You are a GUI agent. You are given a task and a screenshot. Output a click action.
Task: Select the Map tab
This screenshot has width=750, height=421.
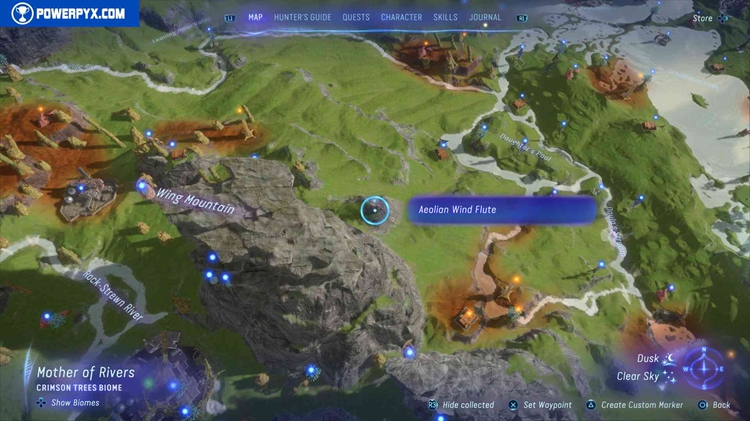255,17
